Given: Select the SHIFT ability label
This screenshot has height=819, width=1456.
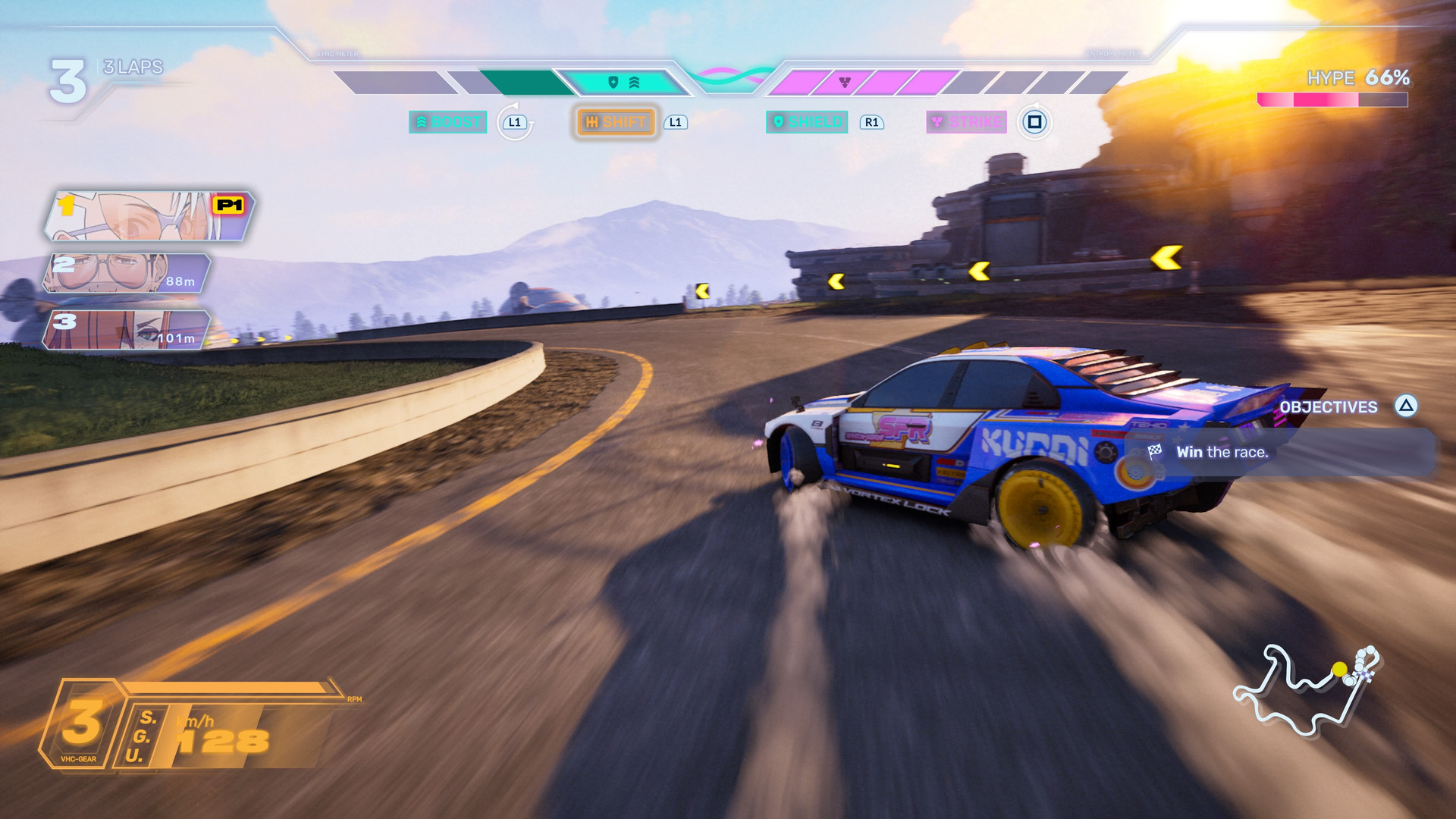Looking at the screenshot, I should click(x=616, y=122).
